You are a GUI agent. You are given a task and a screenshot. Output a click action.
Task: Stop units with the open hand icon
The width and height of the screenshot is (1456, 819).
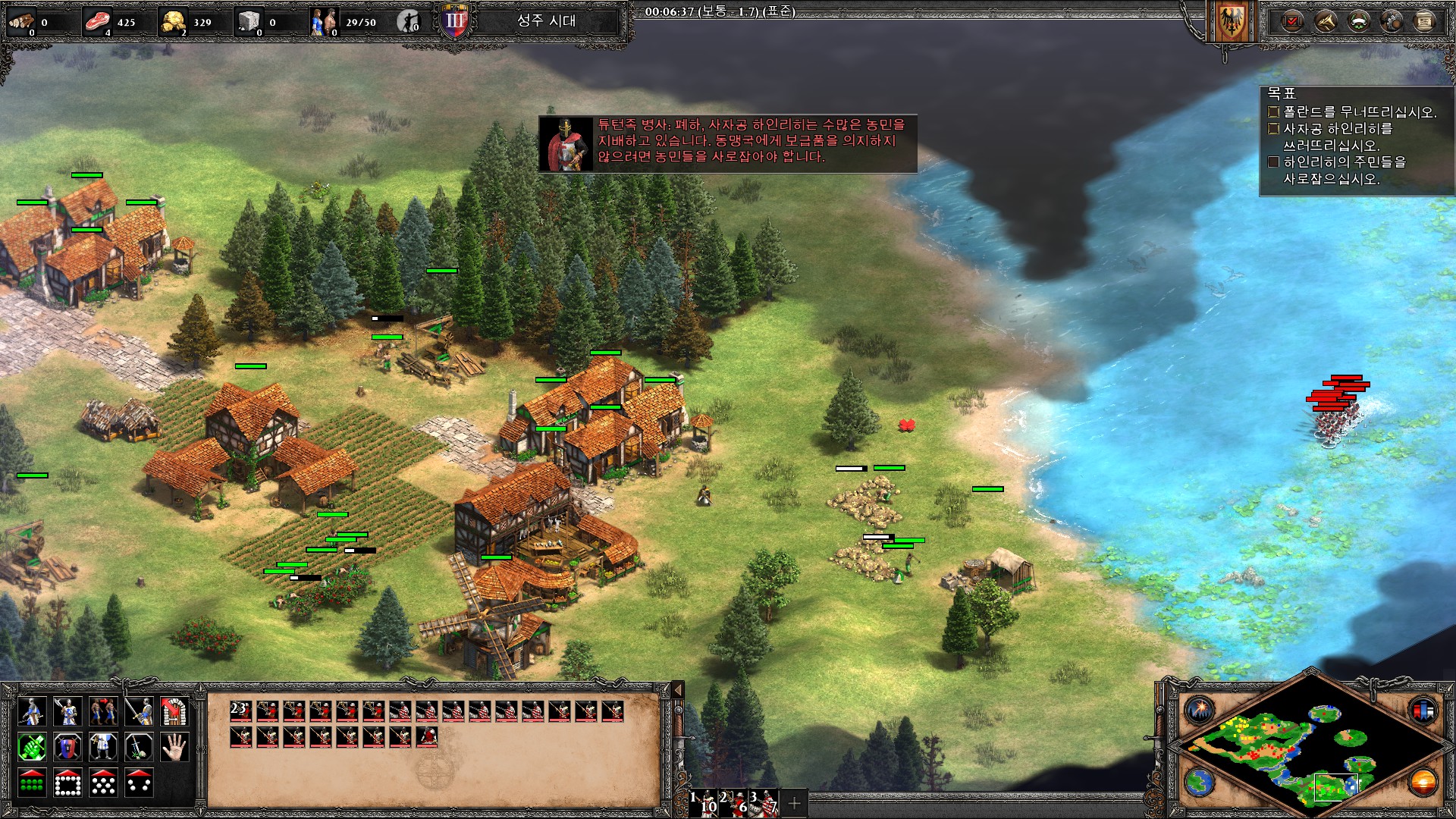[x=174, y=748]
